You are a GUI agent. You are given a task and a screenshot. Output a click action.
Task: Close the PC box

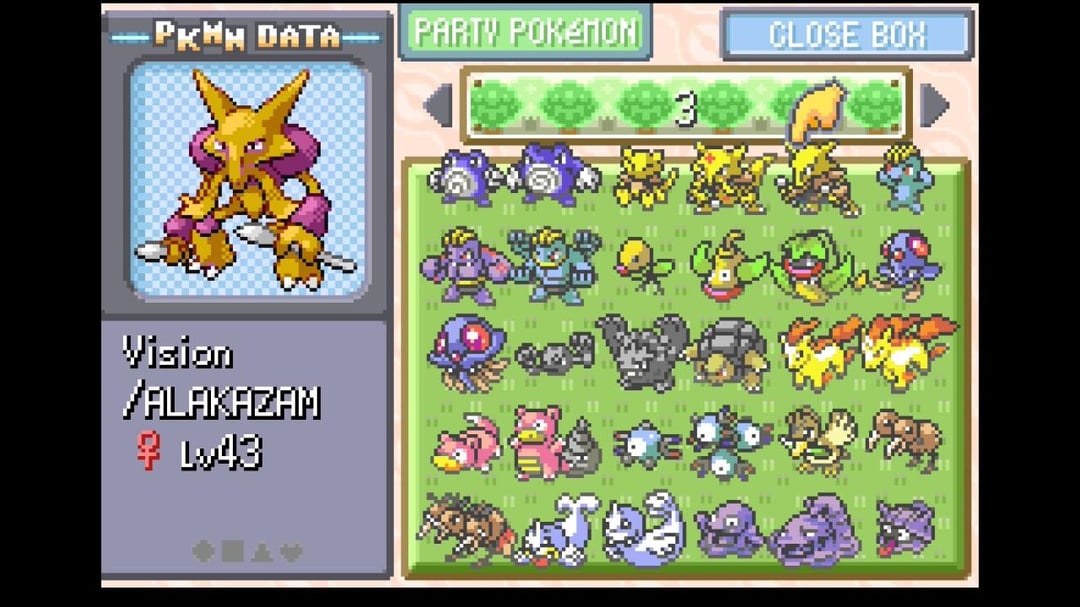click(x=846, y=34)
